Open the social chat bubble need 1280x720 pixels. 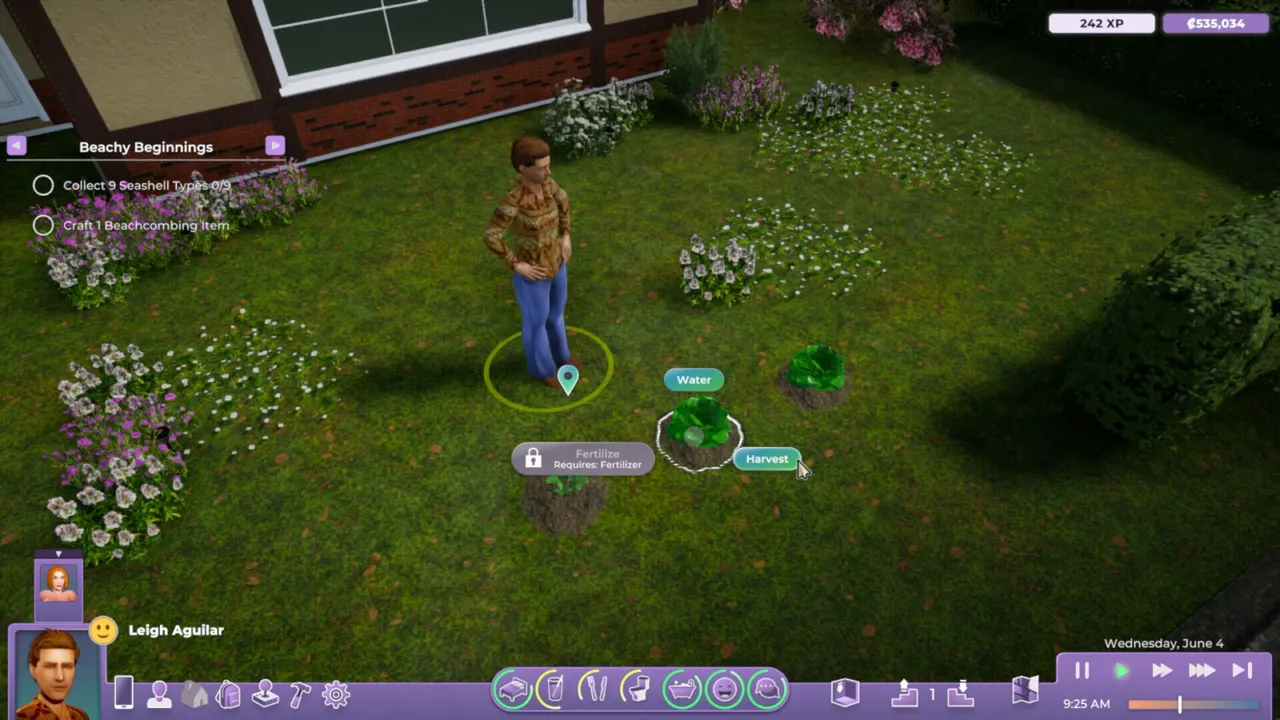(765, 688)
